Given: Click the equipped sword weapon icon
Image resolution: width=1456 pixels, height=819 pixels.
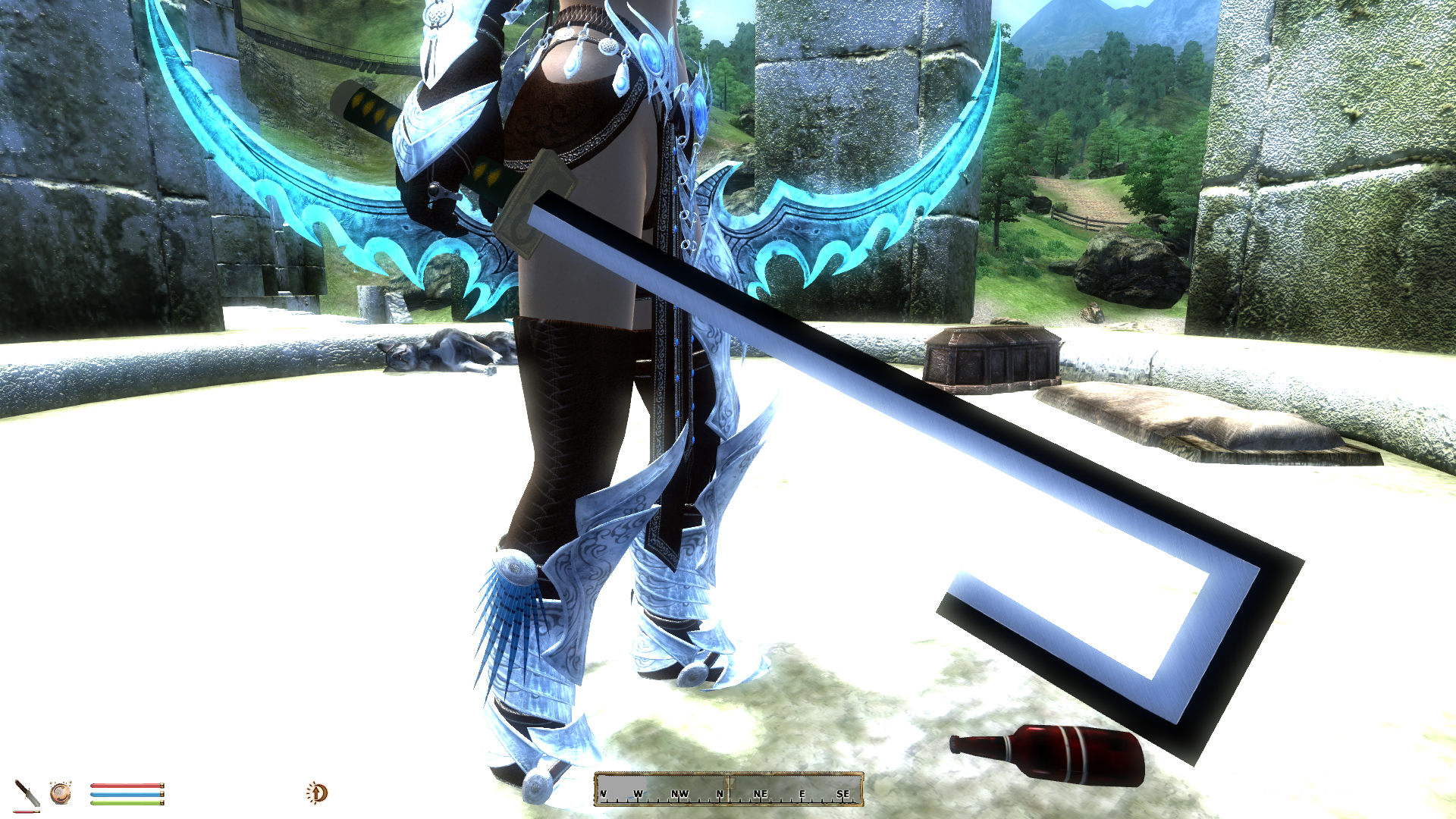Looking at the screenshot, I should pos(27,794).
